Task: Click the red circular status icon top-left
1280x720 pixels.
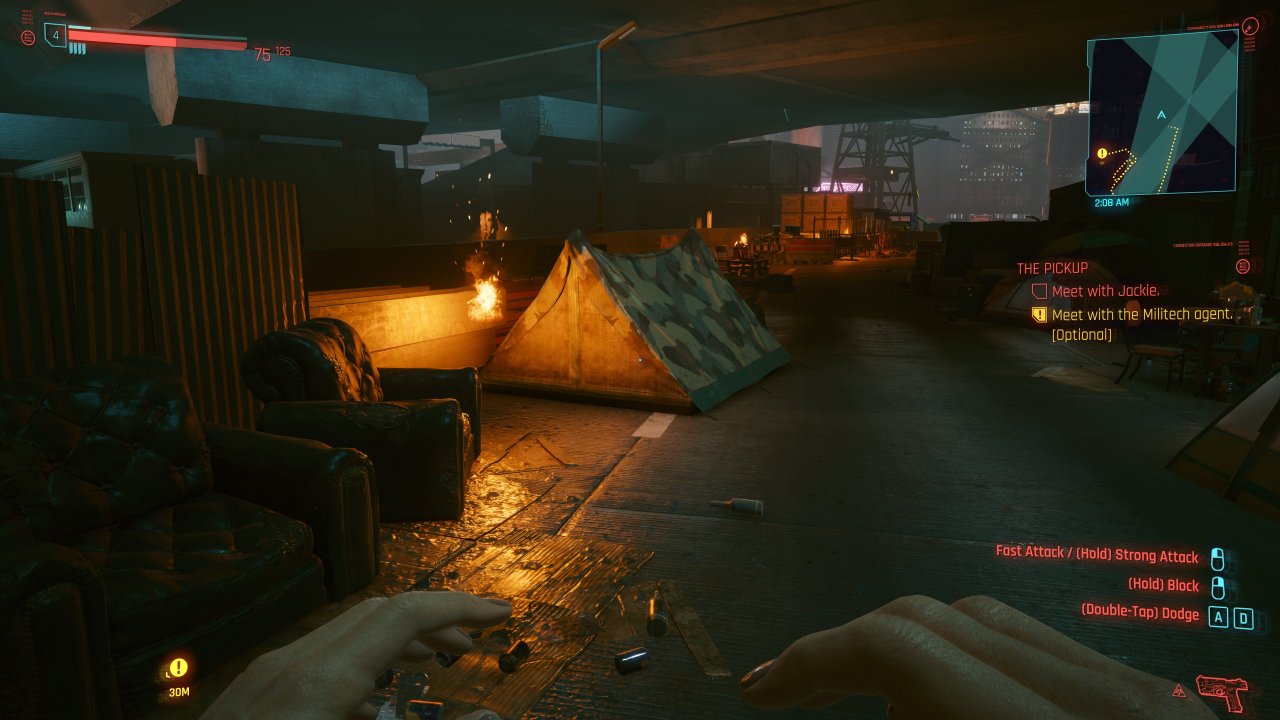Action: pyautogui.click(x=28, y=38)
